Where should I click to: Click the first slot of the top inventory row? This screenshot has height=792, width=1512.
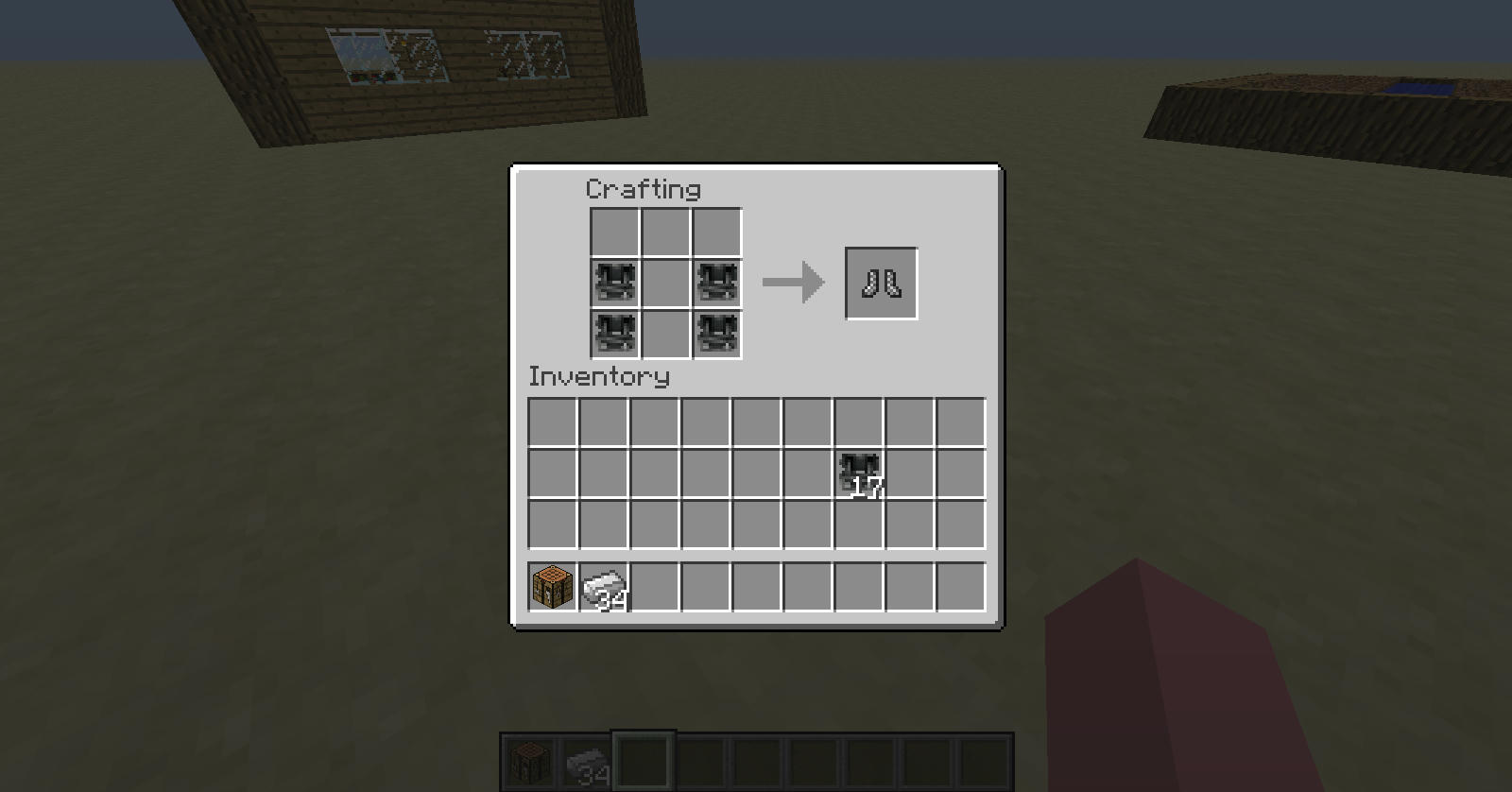coord(550,419)
